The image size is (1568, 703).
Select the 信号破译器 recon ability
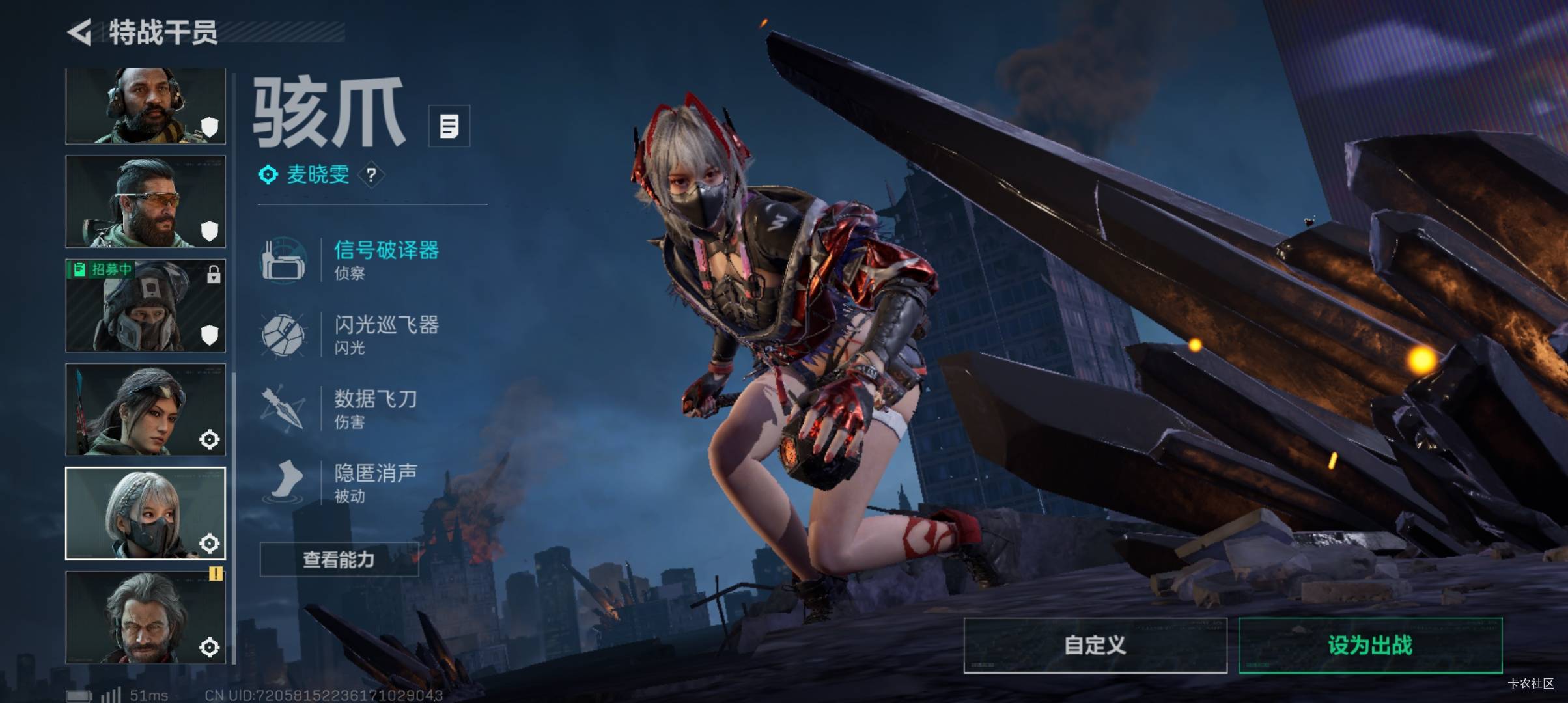click(x=385, y=258)
